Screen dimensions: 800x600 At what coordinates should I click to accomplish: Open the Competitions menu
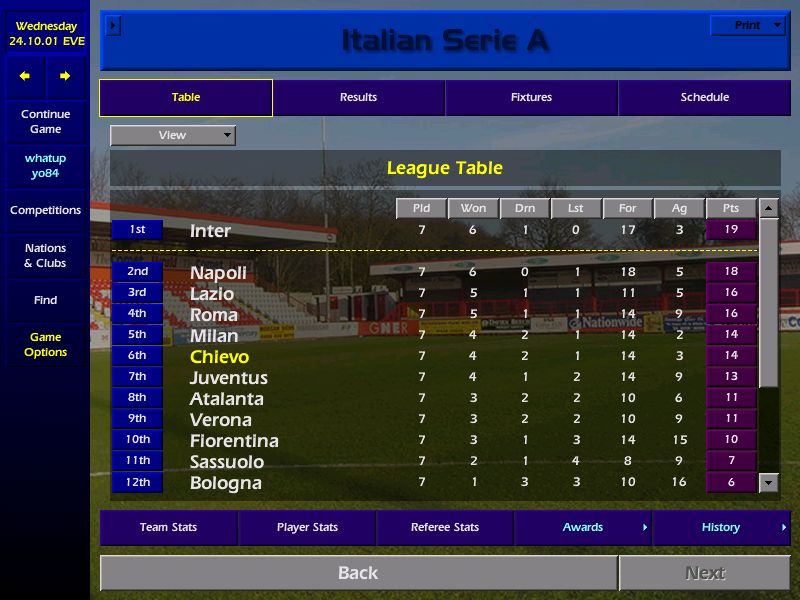pos(45,210)
